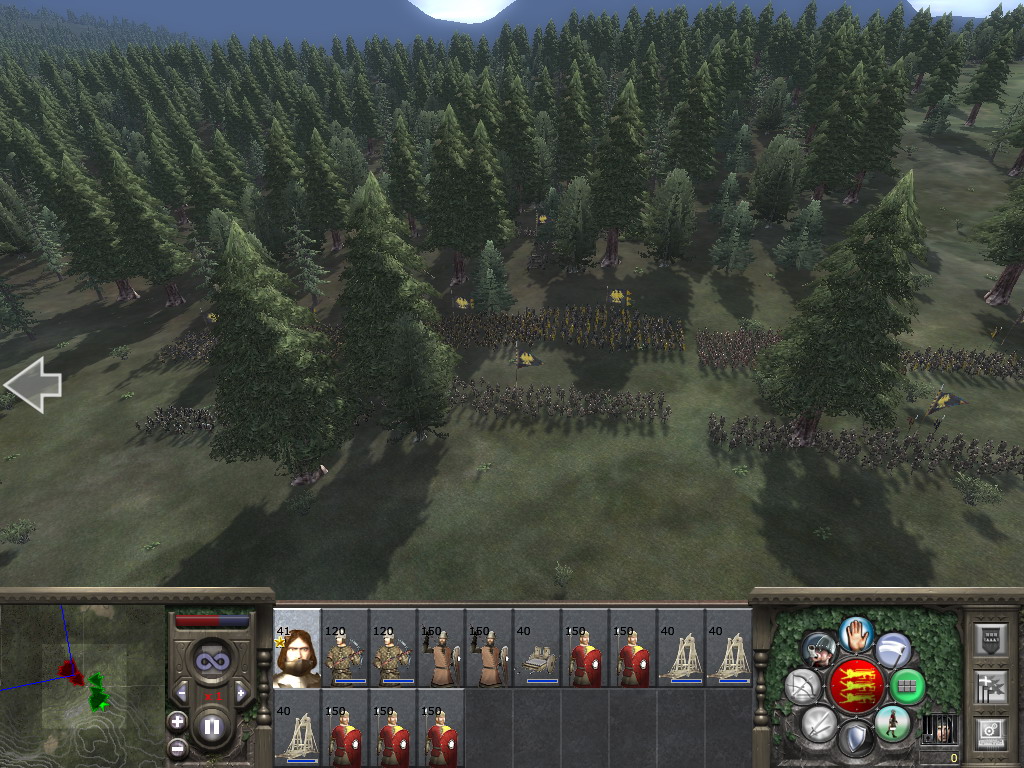Issue the halt order with the hand icon
This screenshot has width=1024, height=768.
tap(856, 633)
